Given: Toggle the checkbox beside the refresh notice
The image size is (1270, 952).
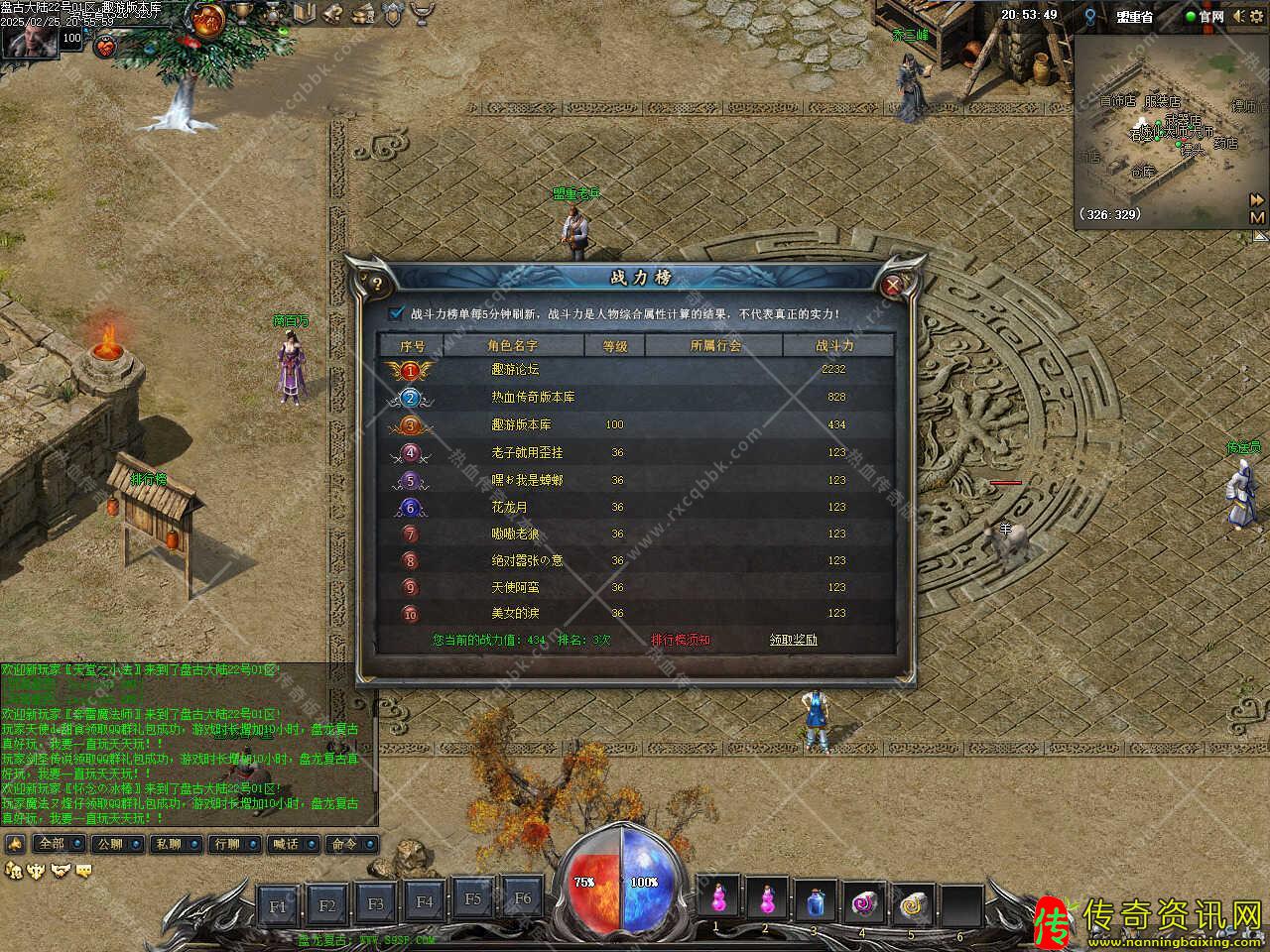Looking at the screenshot, I should coord(397,313).
